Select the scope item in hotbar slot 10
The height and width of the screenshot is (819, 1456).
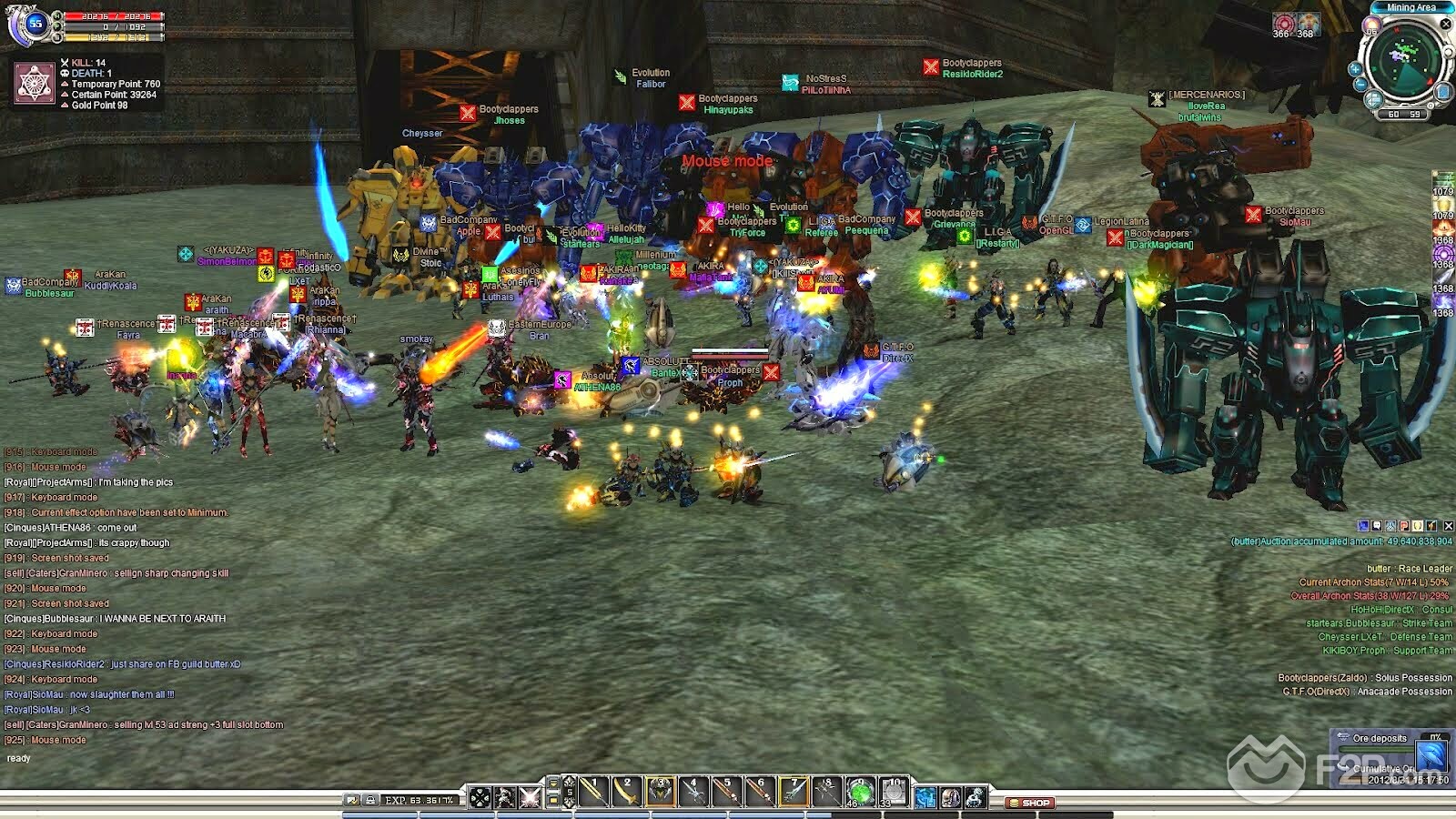pyautogui.click(x=894, y=792)
